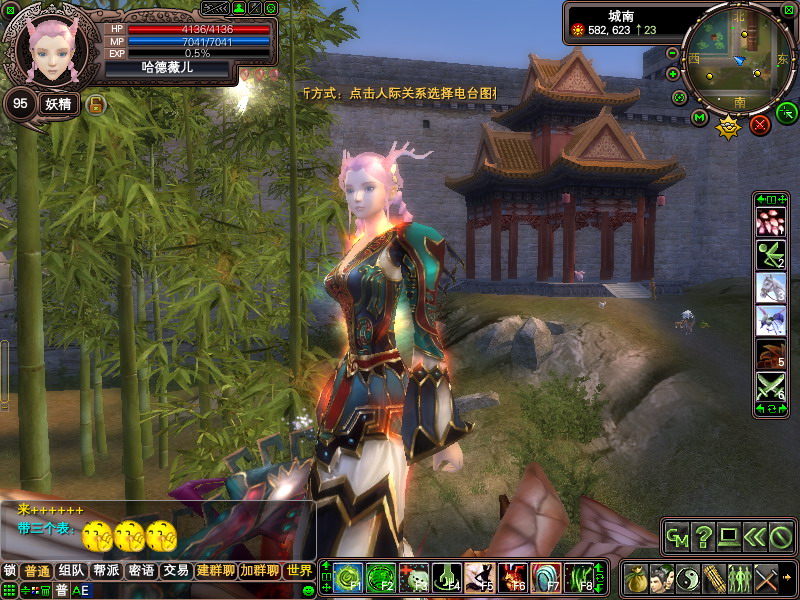Use the F6 red flame skill
Viewport: 800px width, 600px height.
[512, 577]
